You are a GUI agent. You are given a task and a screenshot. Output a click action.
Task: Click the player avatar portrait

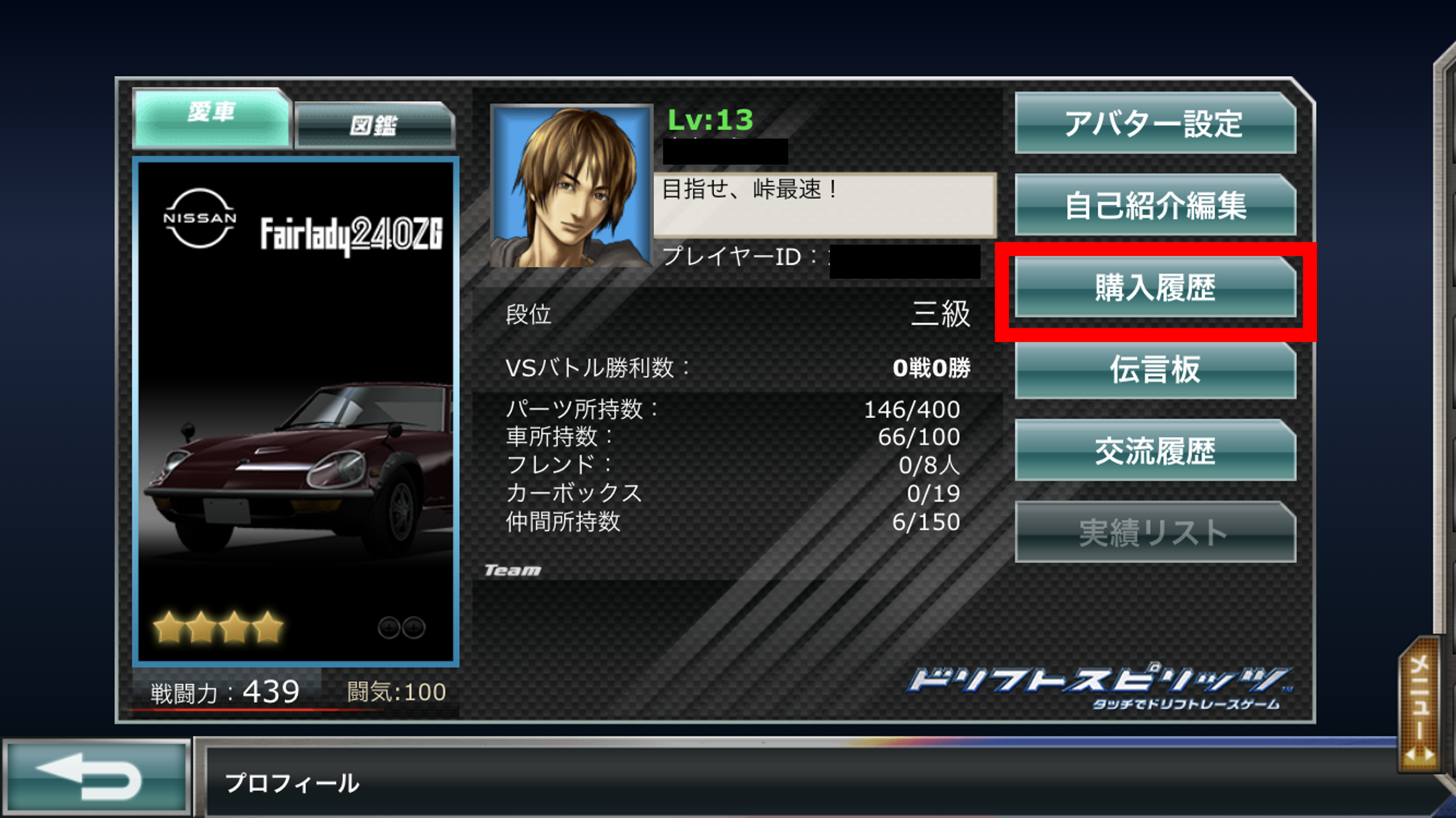coord(571,186)
